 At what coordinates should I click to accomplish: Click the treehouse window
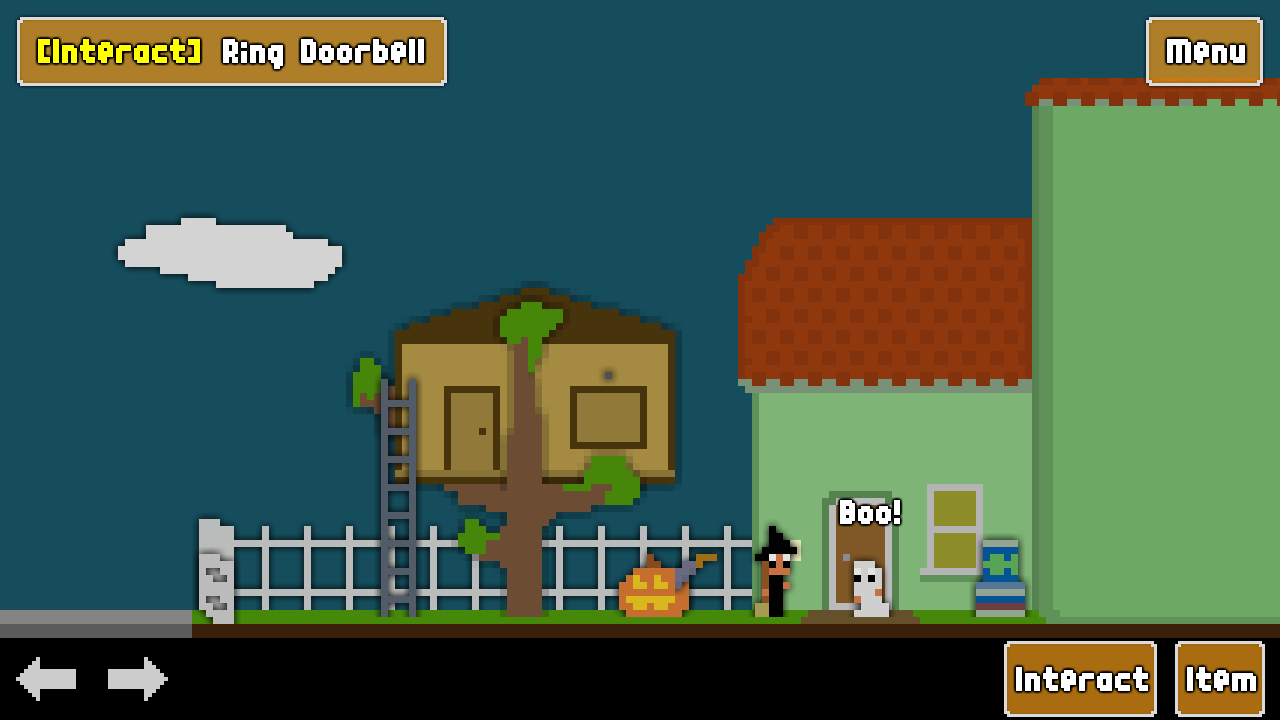(x=605, y=420)
